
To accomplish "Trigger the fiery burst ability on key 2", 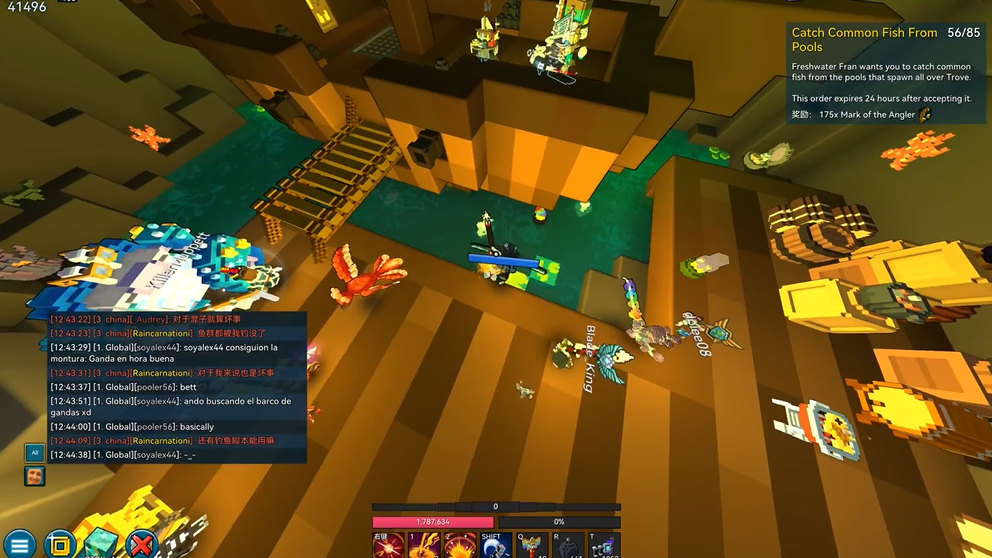I will pos(460,546).
